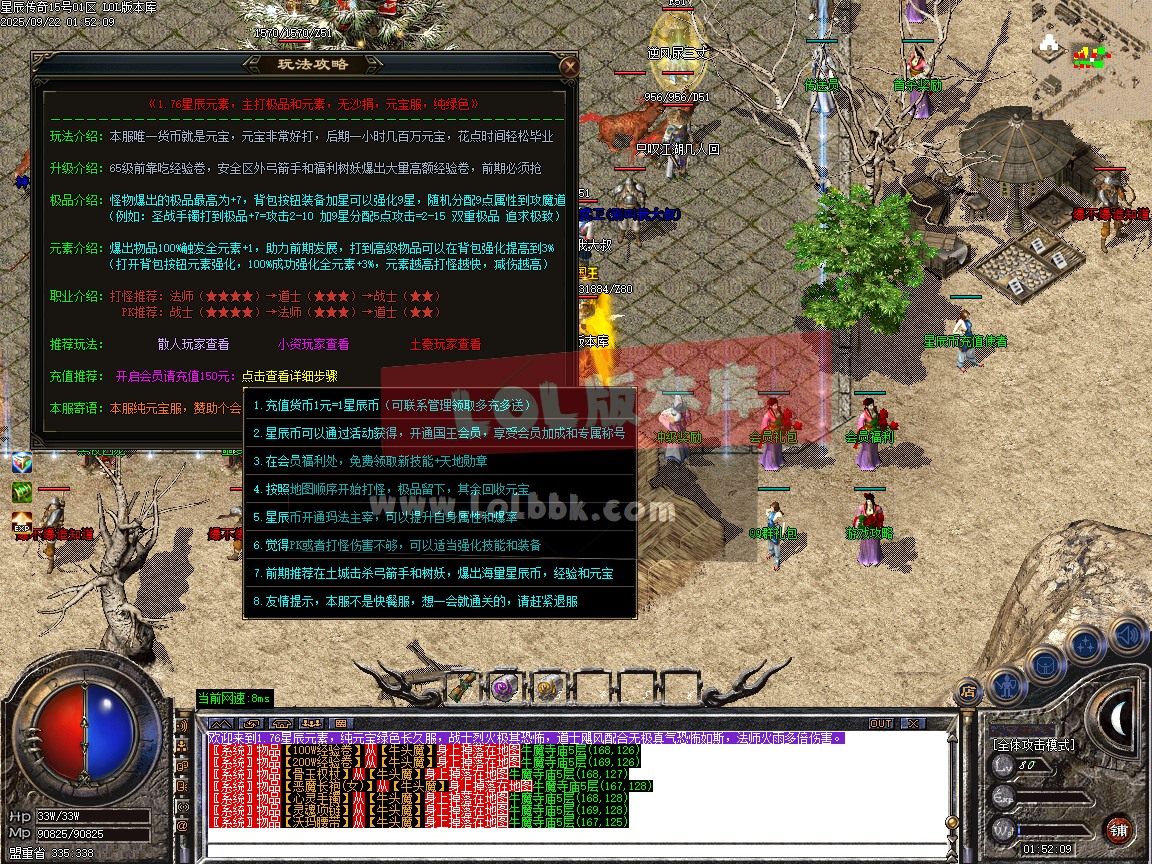
Task: Click the OUT button on the chat panel
Action: 880,723
